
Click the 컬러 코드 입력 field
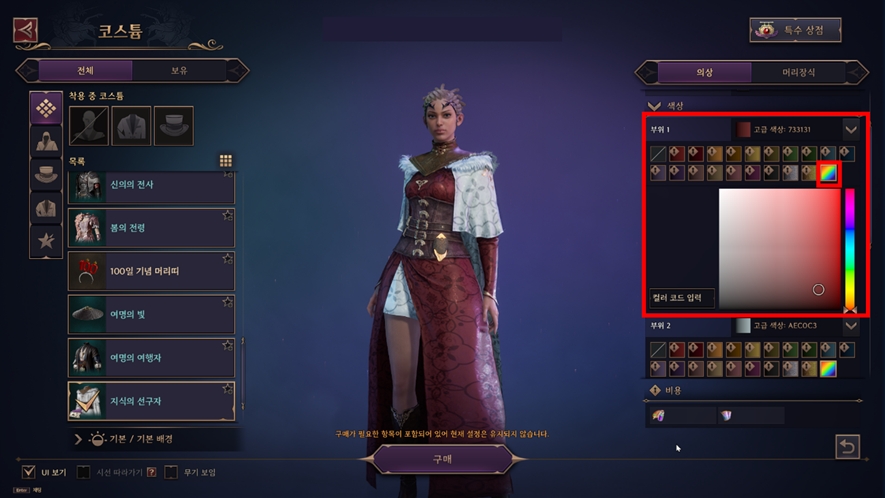coord(681,297)
